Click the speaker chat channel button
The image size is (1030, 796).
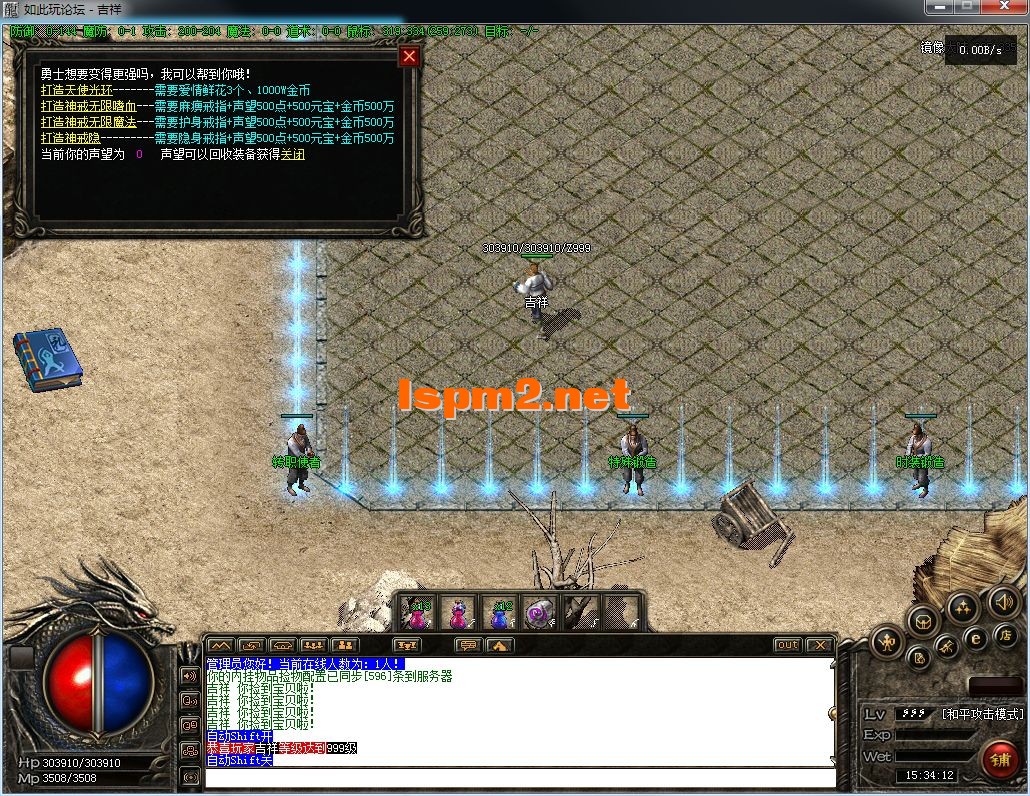click(x=190, y=675)
